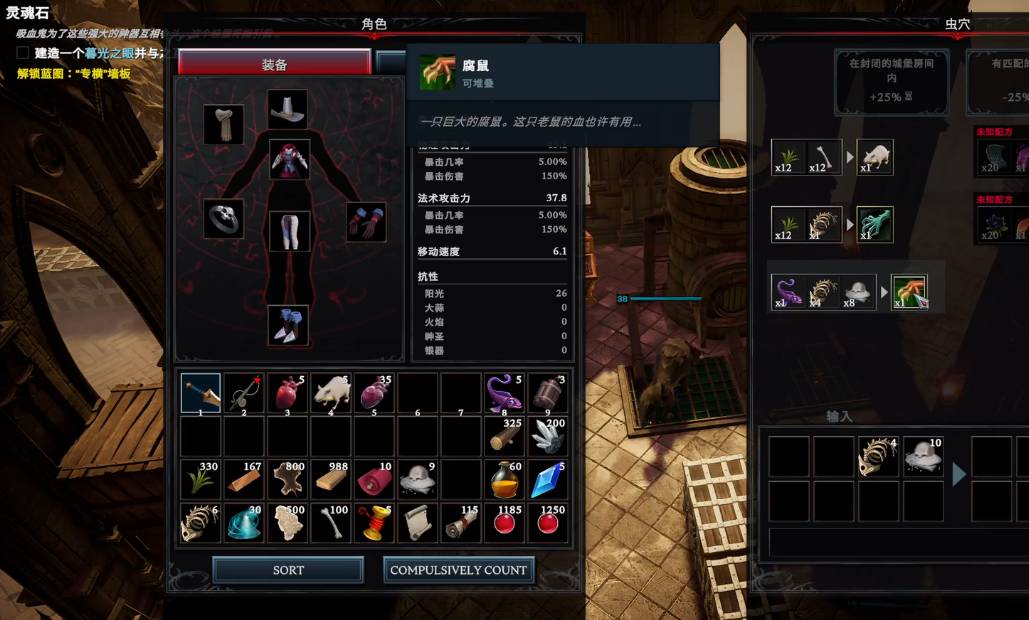
Task: Choose the plant fiber stack of 330
Action: [x=201, y=480]
